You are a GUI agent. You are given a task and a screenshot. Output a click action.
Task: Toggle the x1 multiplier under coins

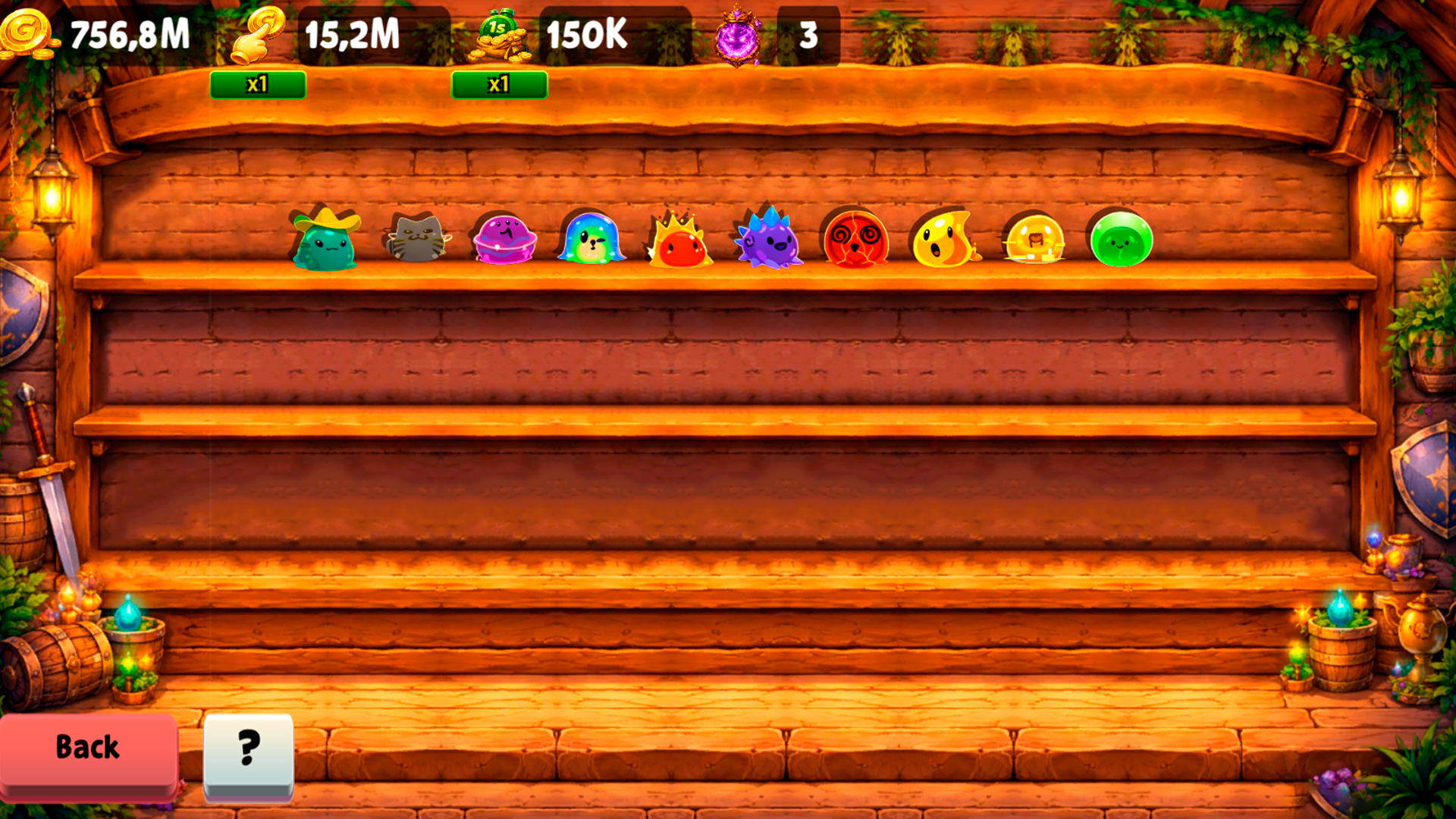pos(258,85)
